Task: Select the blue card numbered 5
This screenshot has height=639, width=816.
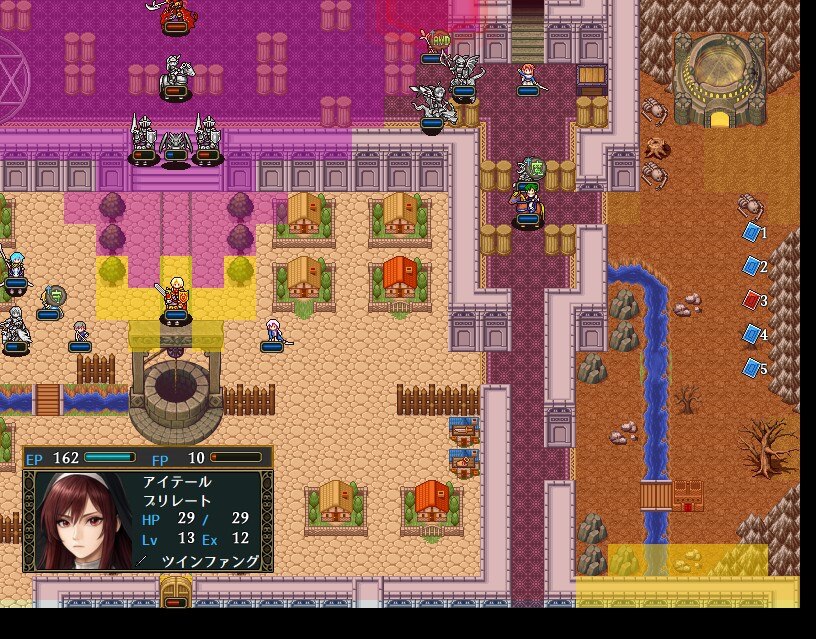Action: coord(752,368)
